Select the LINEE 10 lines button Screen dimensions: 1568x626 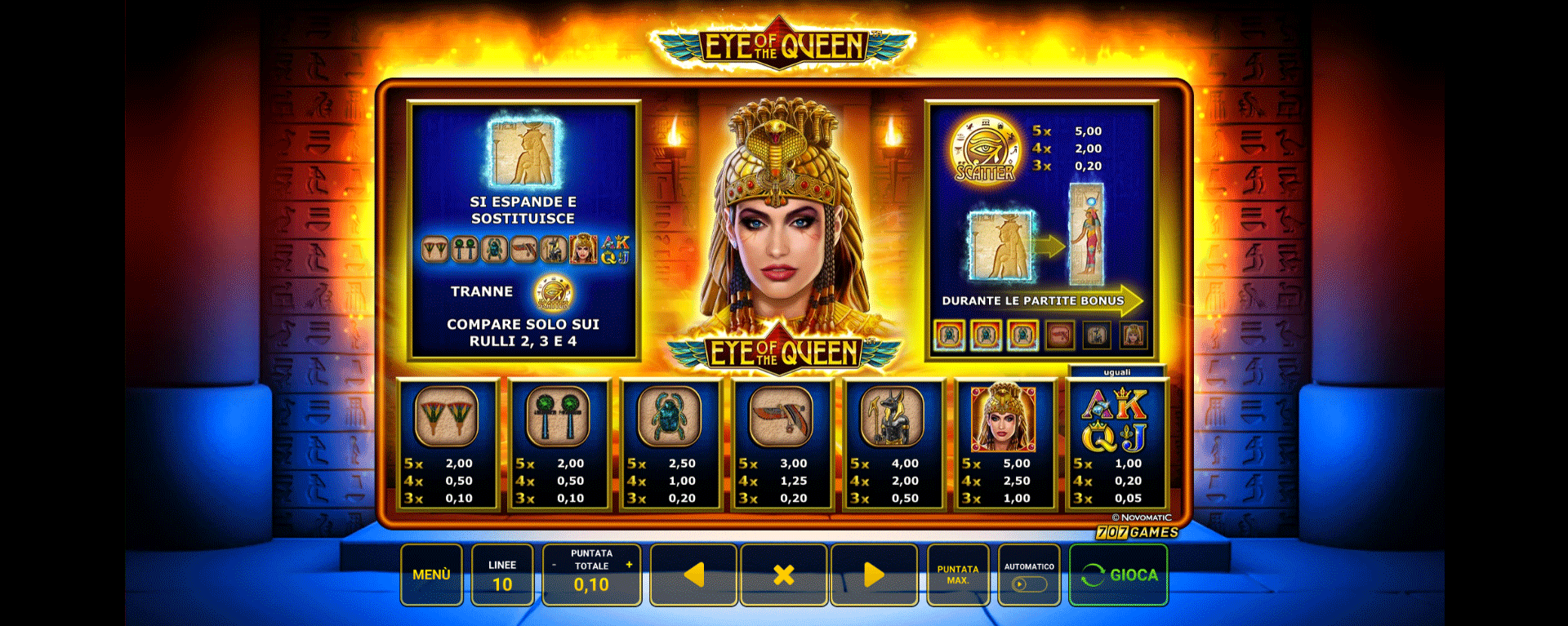click(502, 575)
